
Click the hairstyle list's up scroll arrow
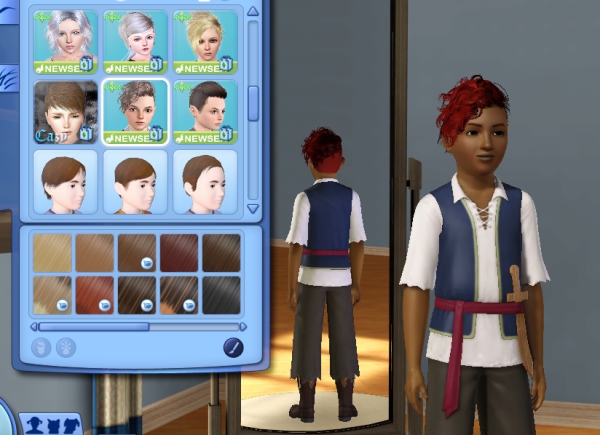(x=253, y=12)
